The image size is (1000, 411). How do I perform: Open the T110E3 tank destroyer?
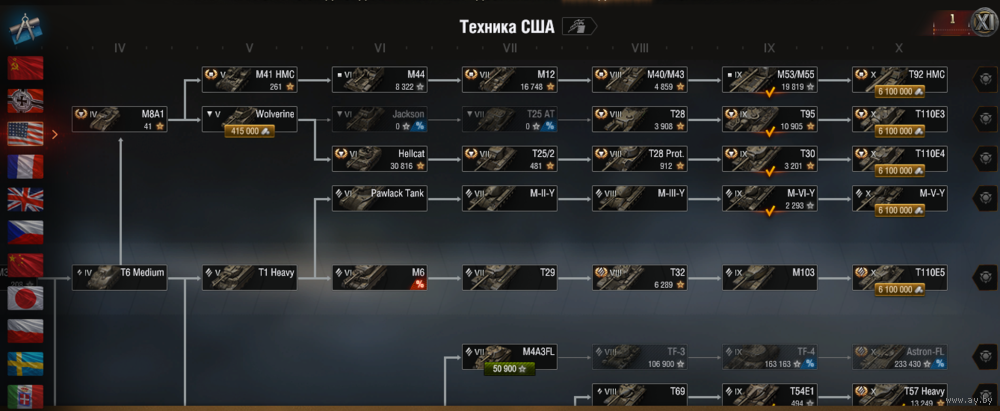coord(900,119)
